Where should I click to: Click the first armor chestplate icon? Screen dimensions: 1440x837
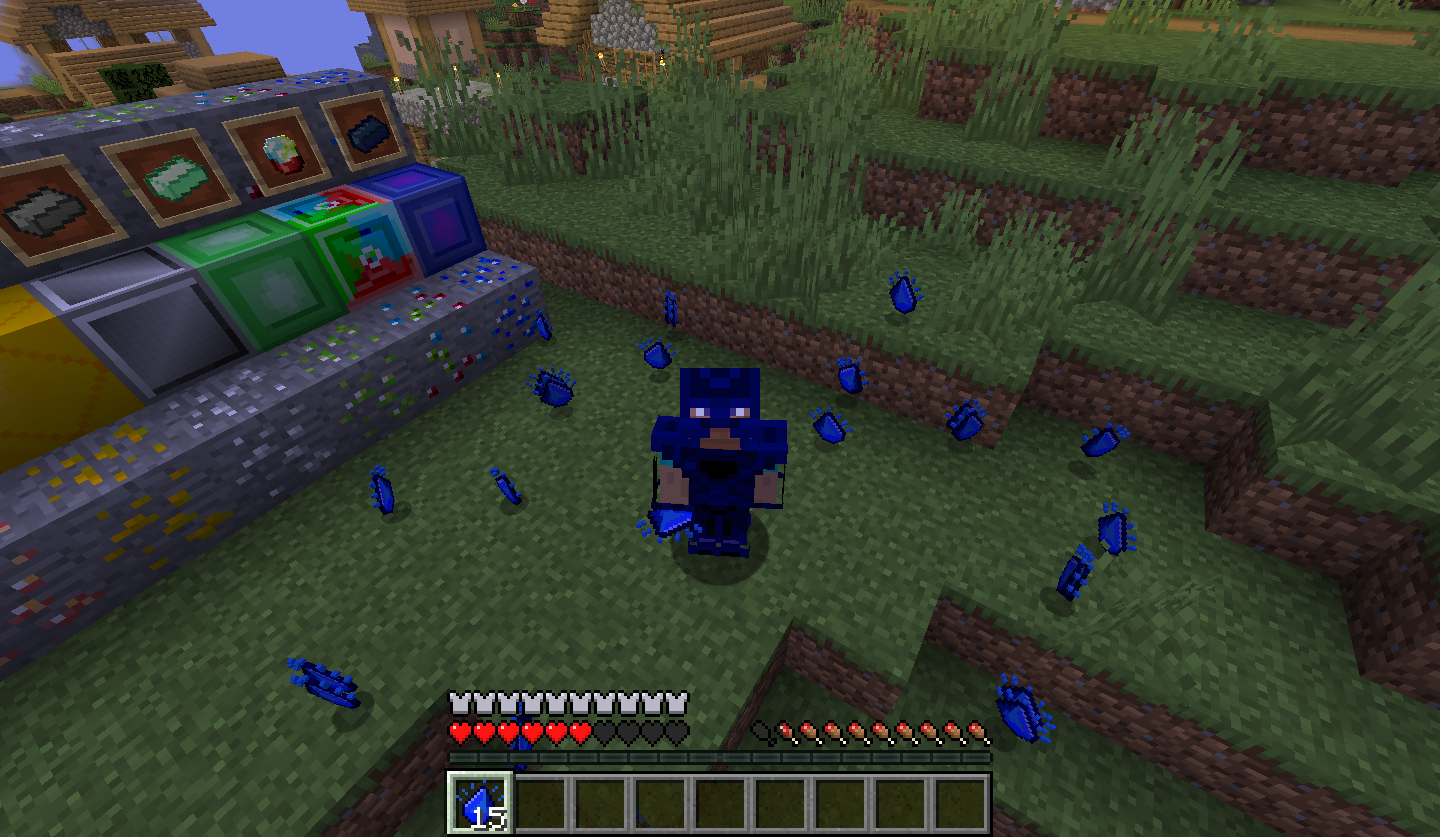[x=458, y=700]
